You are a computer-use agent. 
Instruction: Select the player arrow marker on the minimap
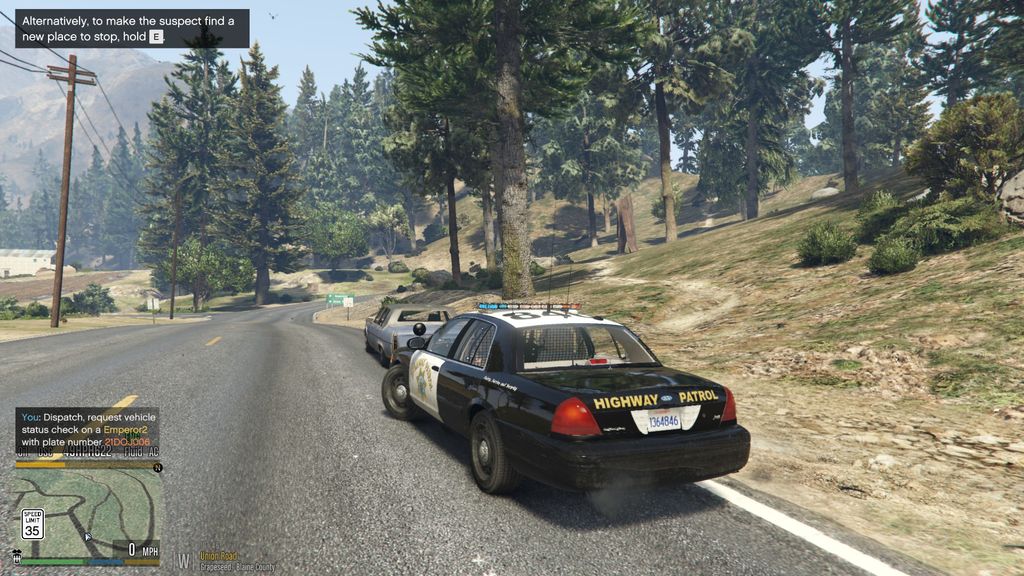(88, 537)
